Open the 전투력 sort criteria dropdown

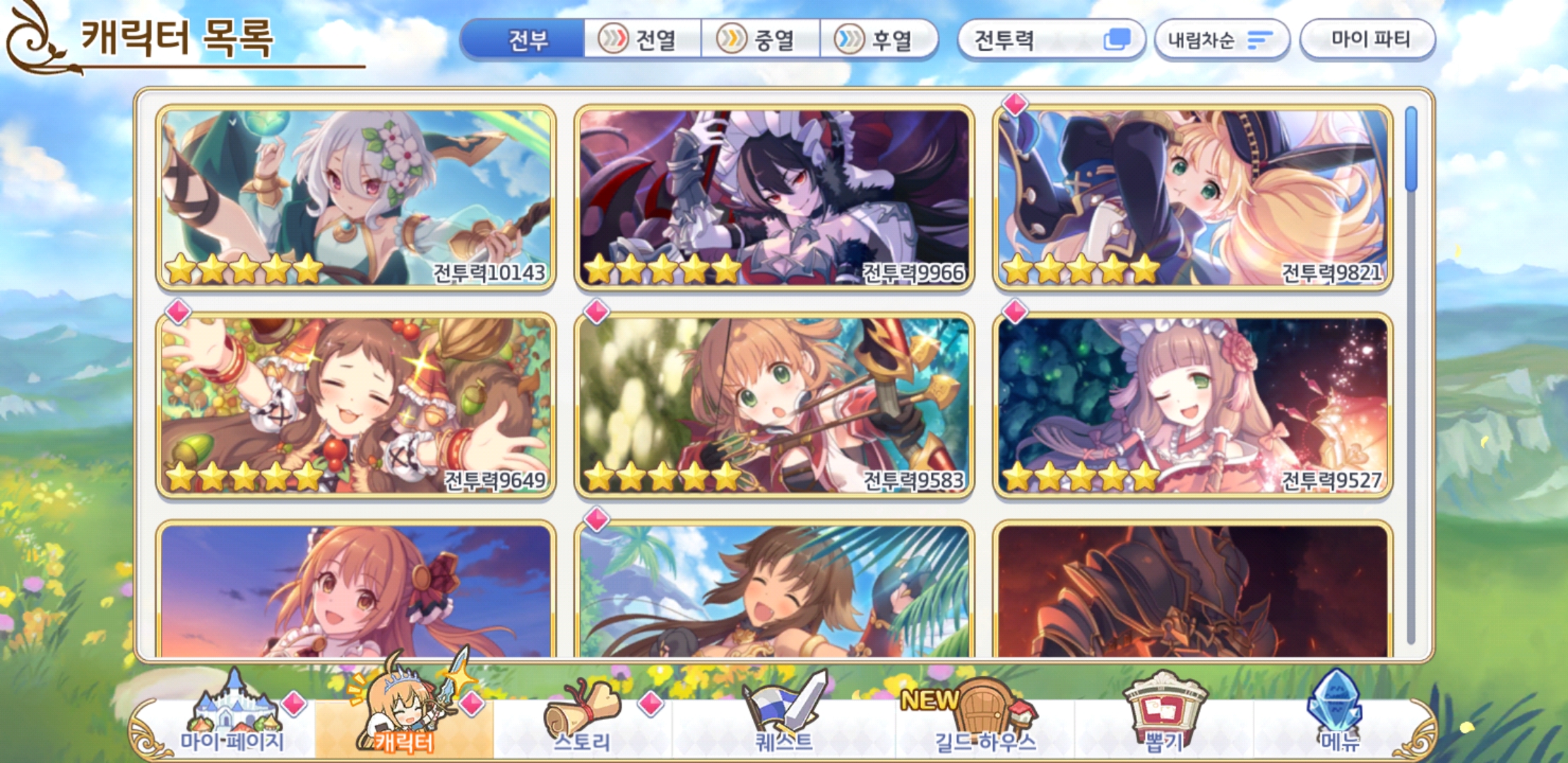[1050, 40]
